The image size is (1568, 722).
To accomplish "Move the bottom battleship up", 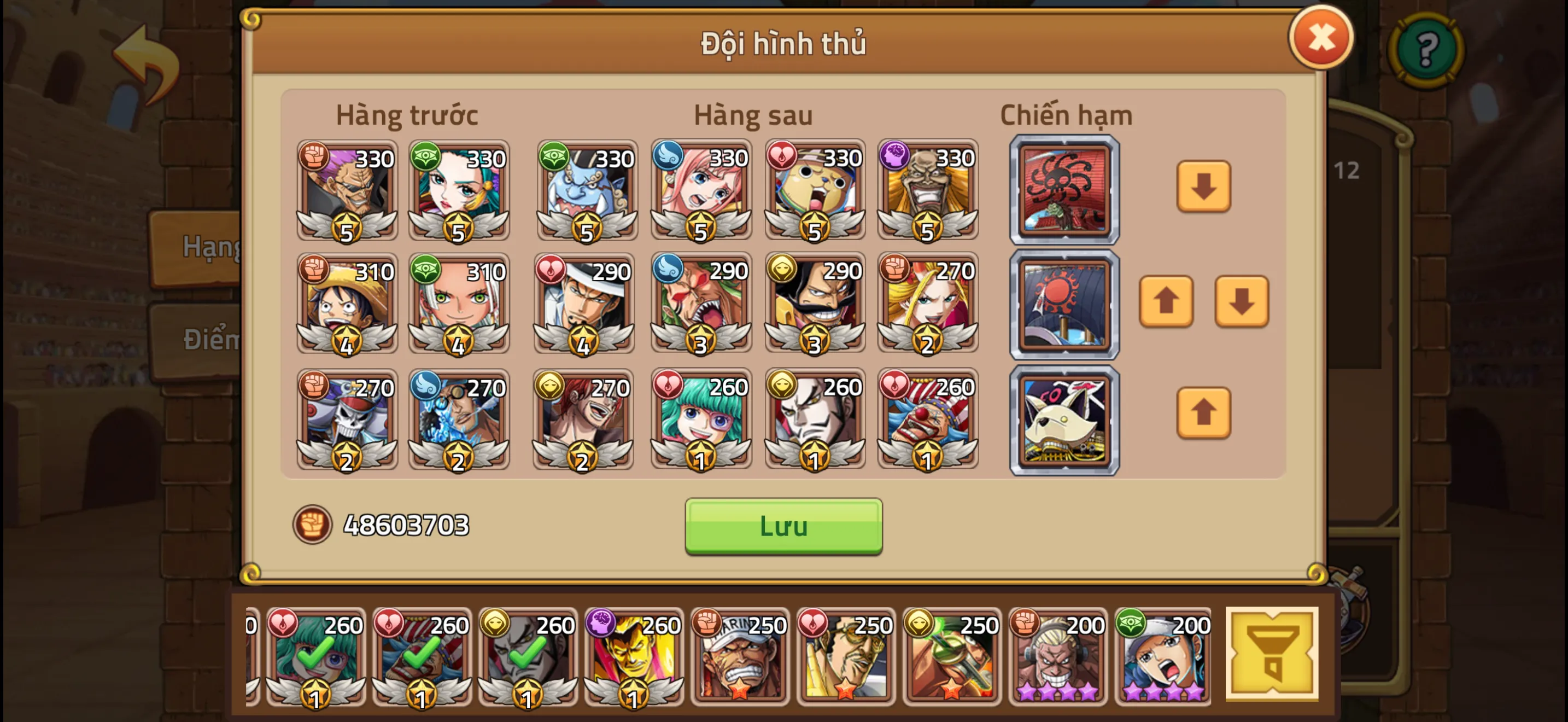I will (x=1203, y=413).
